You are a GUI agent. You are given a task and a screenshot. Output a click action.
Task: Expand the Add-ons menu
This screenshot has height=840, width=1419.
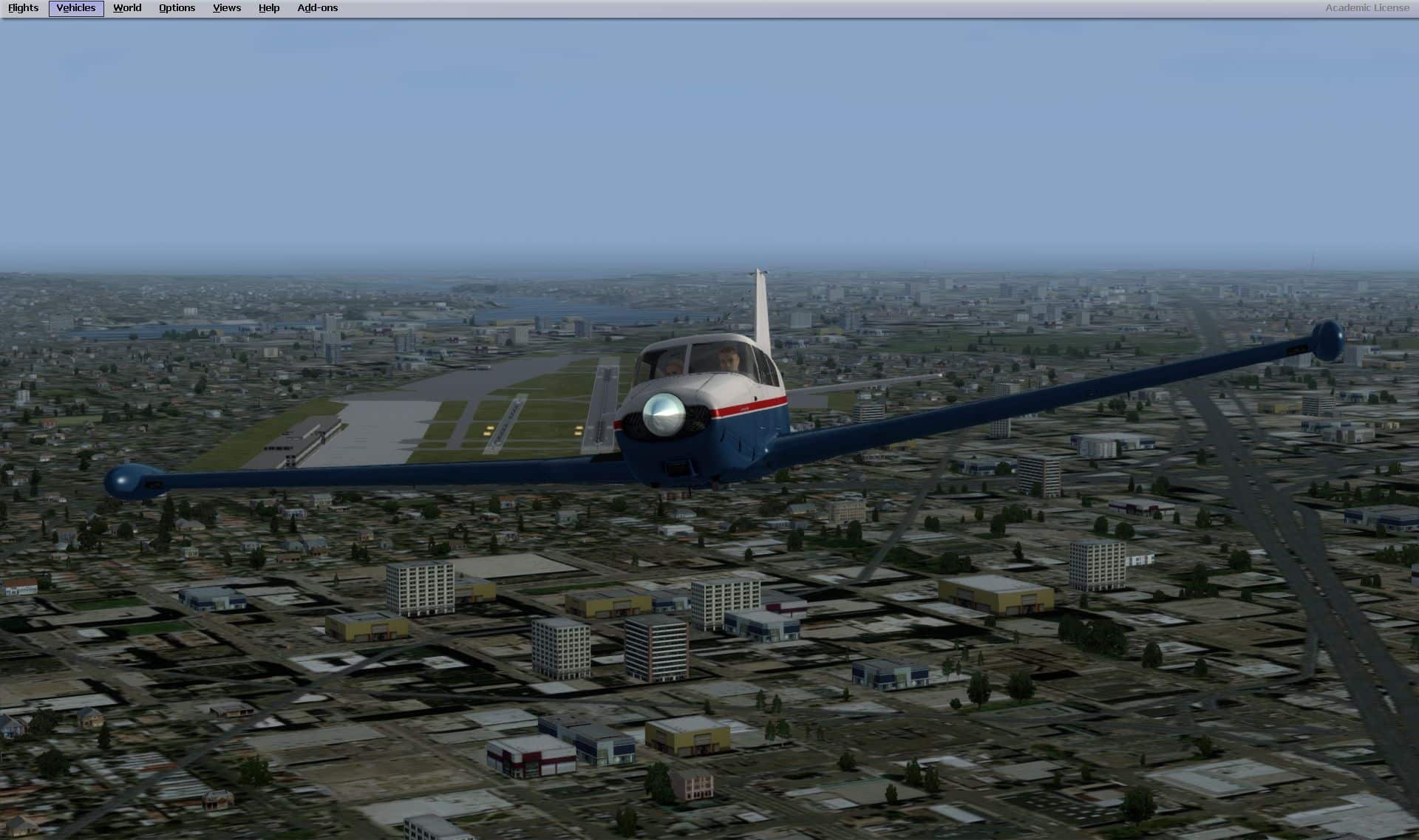[317, 8]
